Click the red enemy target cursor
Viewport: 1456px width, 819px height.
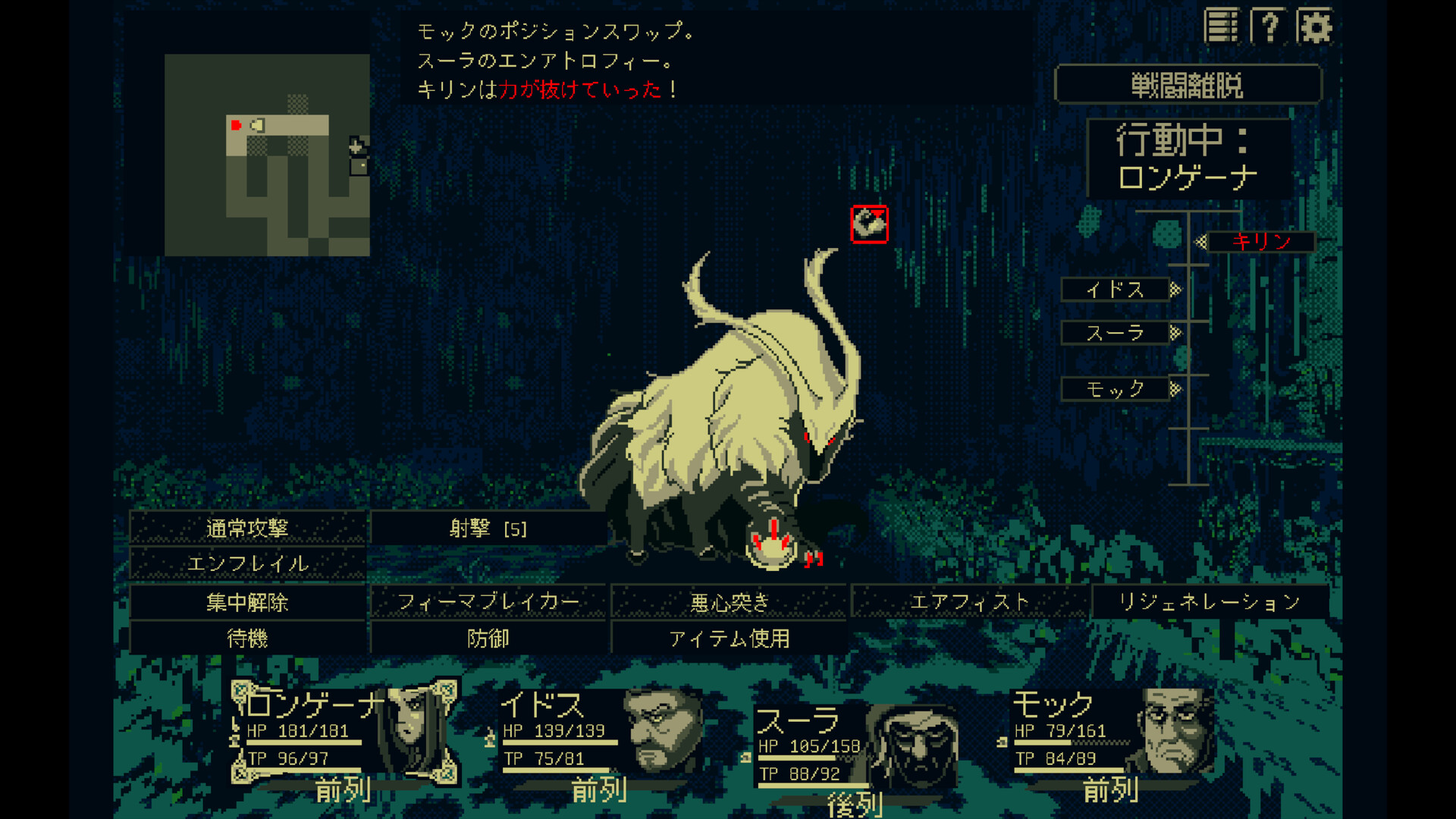click(x=869, y=224)
